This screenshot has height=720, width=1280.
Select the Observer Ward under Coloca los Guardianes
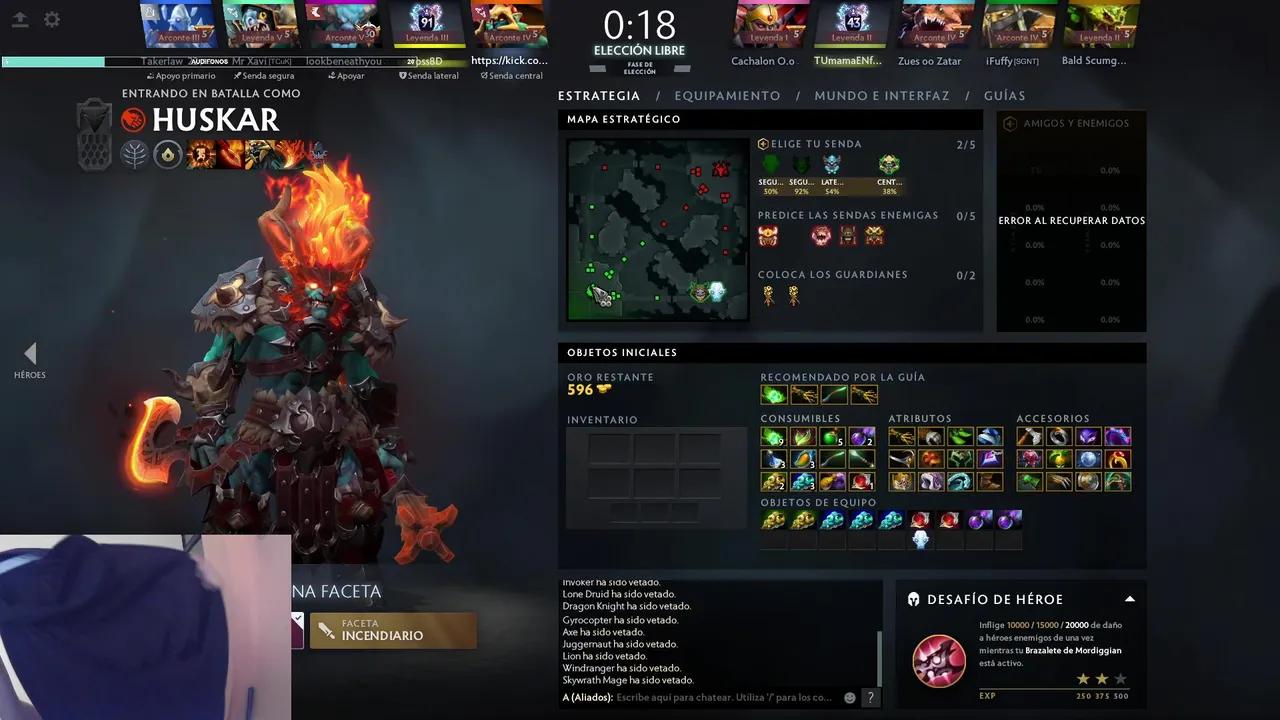(x=769, y=295)
